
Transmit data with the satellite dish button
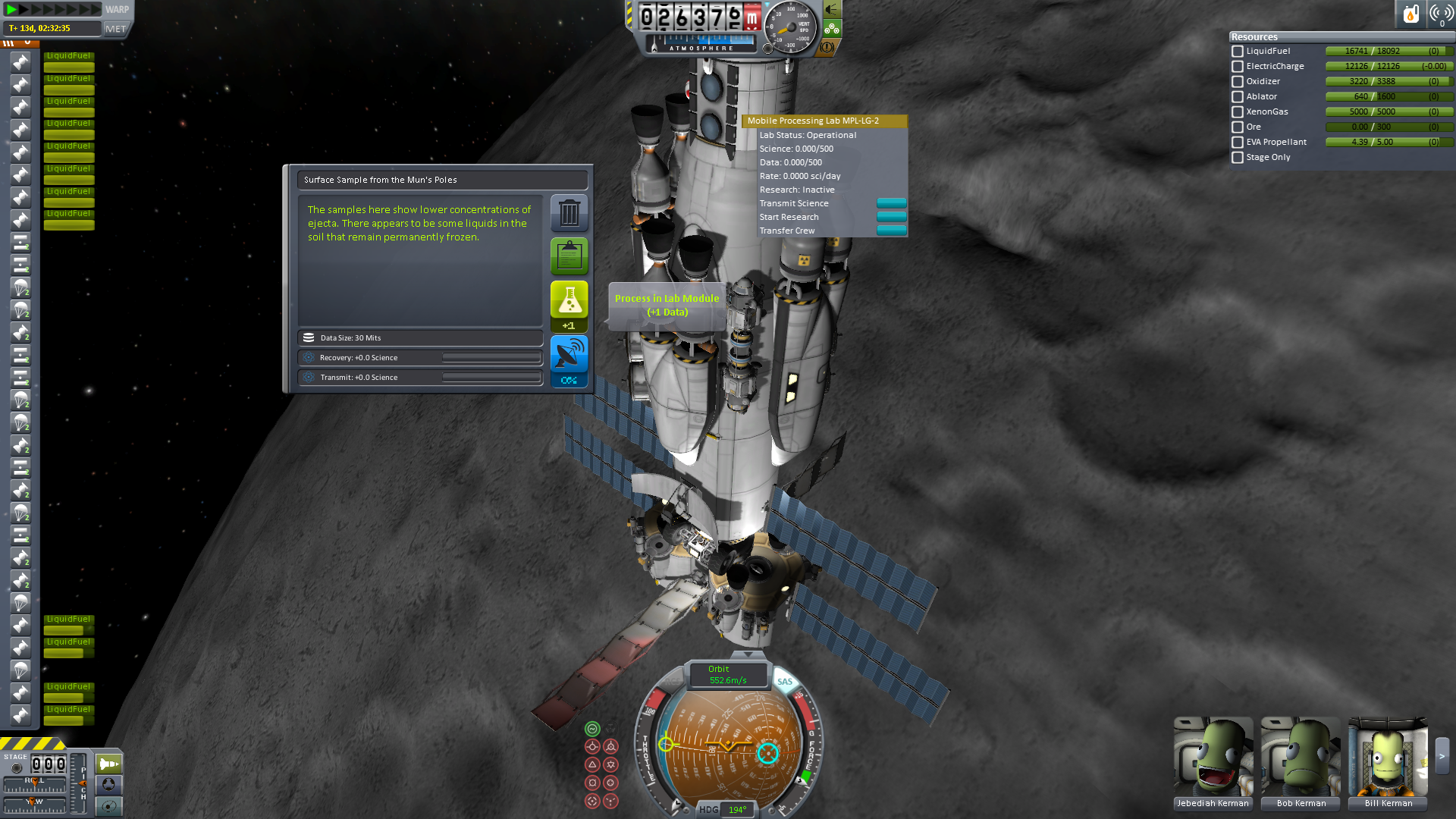click(x=569, y=356)
